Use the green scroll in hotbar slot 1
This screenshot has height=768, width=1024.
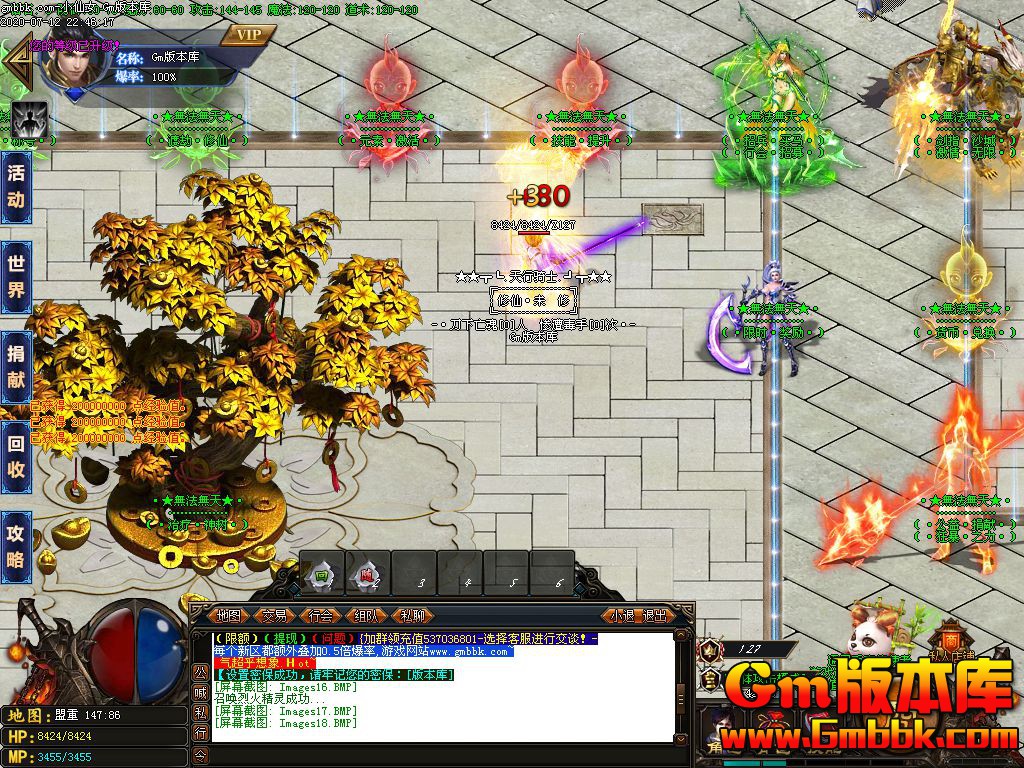coord(322,575)
